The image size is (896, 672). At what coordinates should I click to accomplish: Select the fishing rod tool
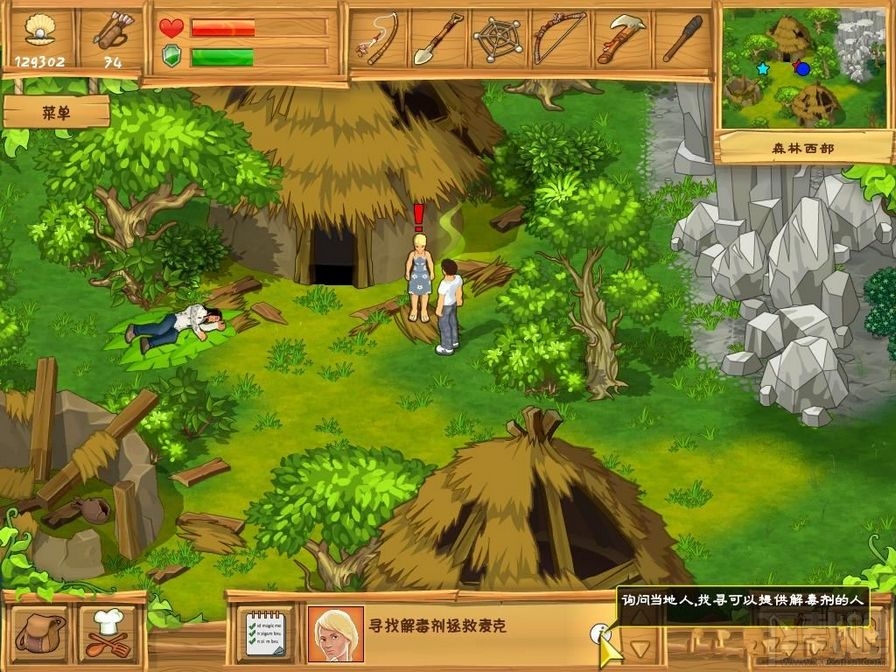point(379,40)
